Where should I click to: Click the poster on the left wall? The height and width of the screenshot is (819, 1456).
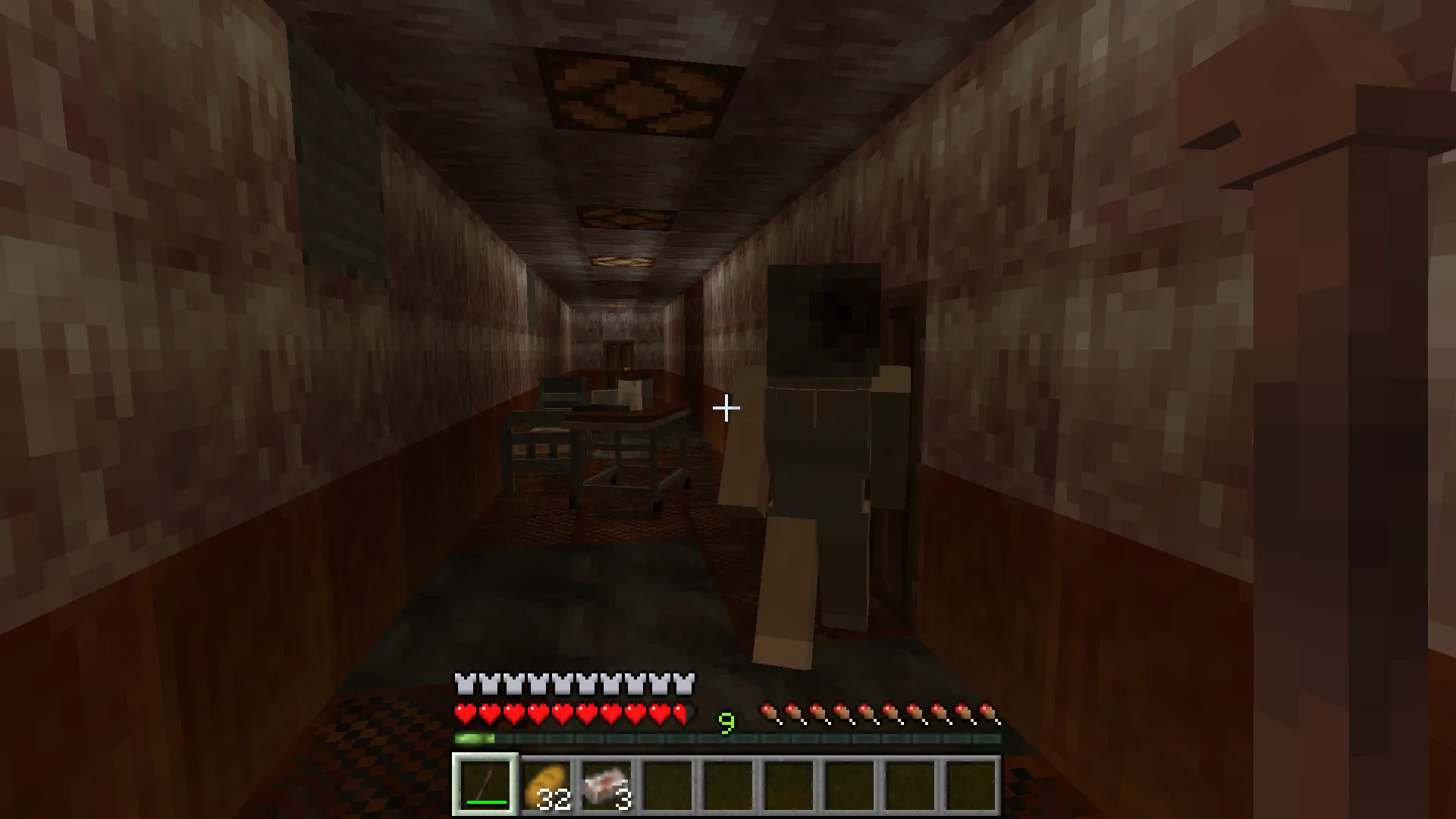tap(341, 190)
